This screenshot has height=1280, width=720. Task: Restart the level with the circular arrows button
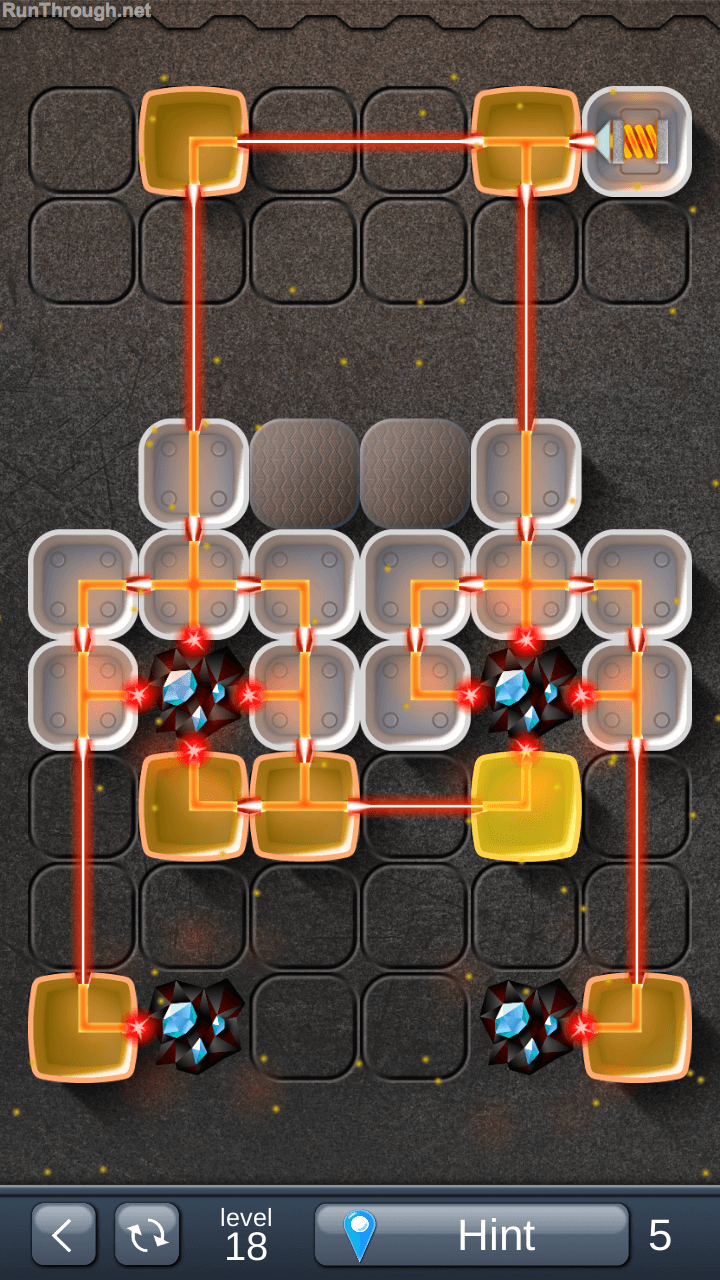point(147,1235)
